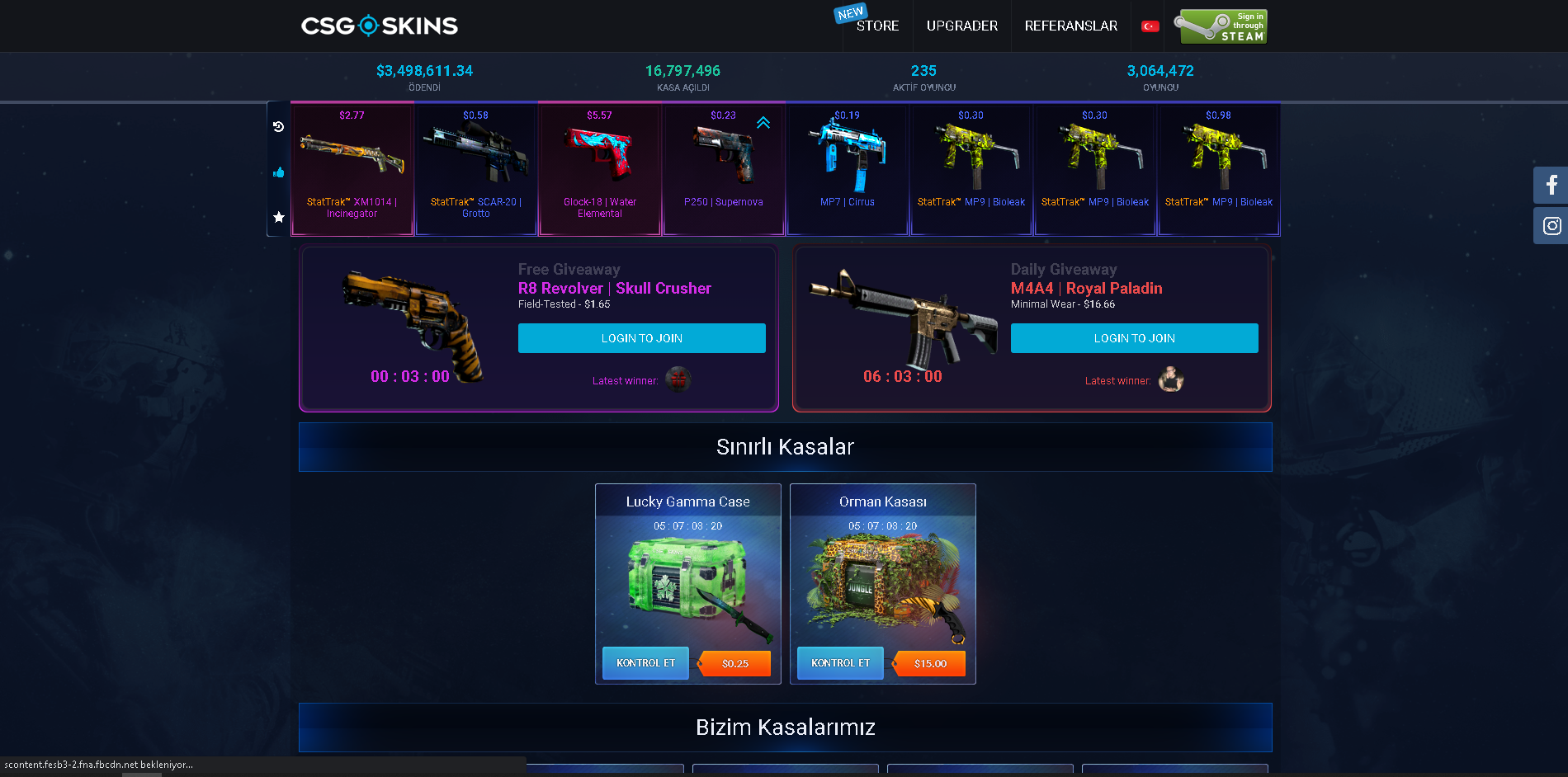The image size is (1568, 777).
Task: Open the Referanslar page
Action: click(1070, 26)
